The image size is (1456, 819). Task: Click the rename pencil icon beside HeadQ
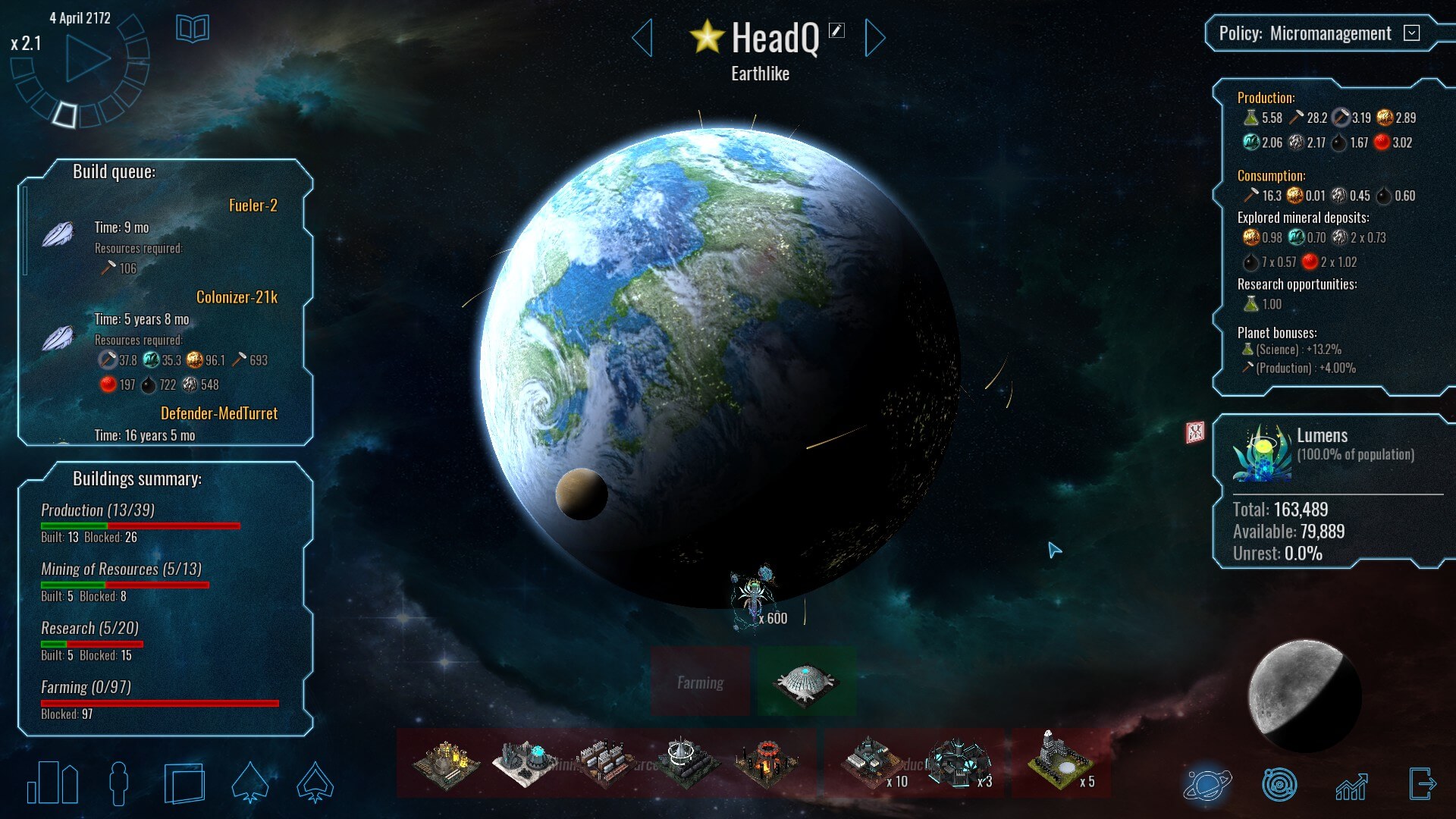click(x=836, y=30)
